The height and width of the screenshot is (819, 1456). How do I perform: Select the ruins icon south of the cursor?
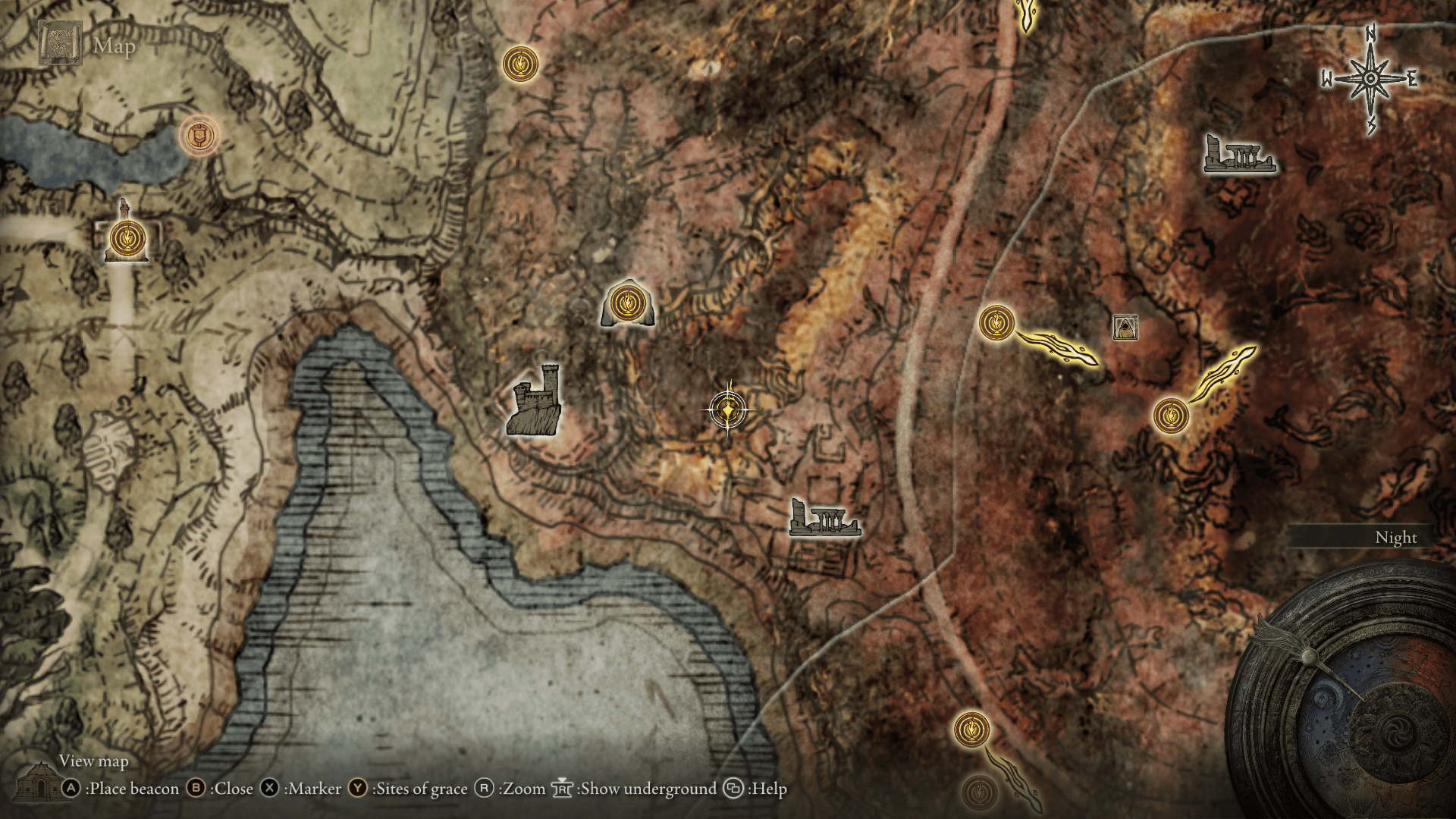[824, 517]
